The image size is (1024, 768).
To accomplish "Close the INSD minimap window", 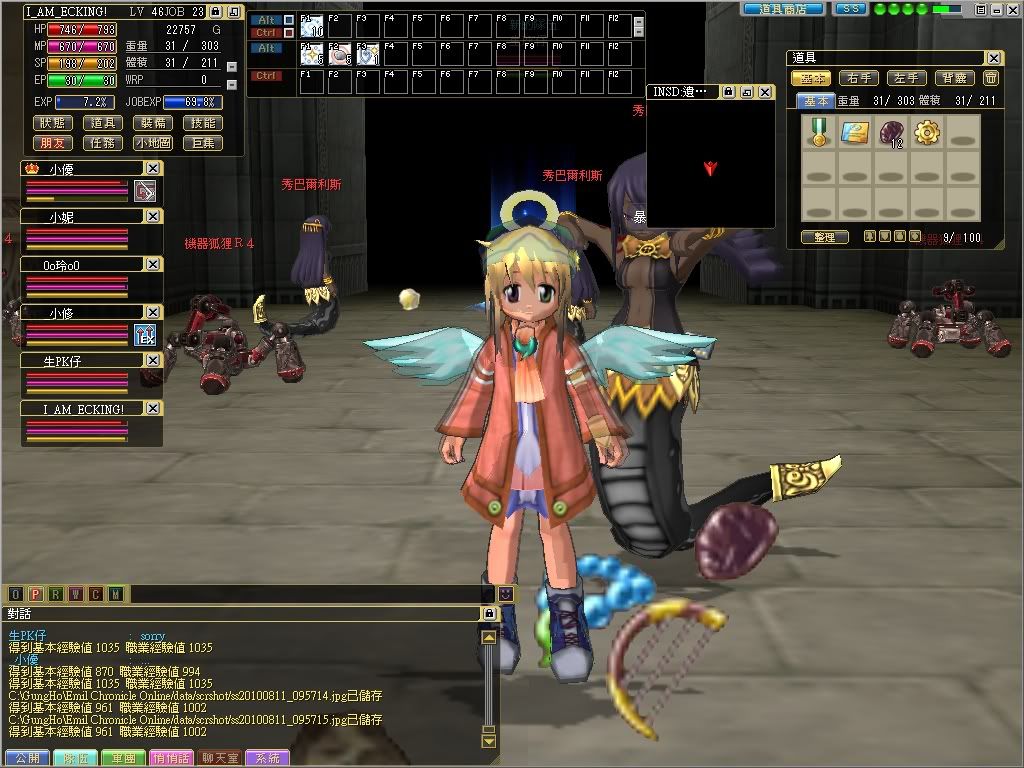I will [765, 92].
